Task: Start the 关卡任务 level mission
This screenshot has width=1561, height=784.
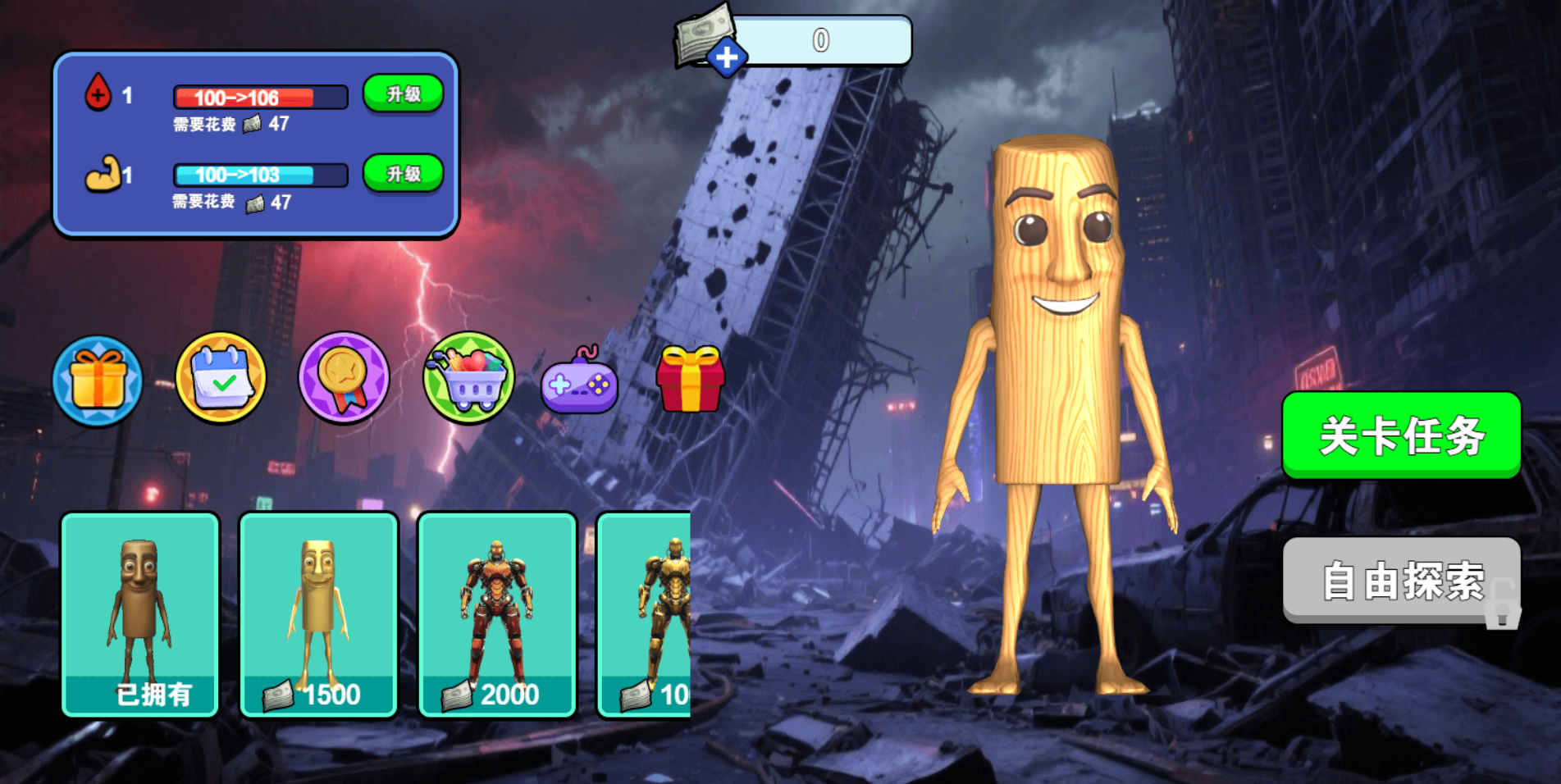Action: pyautogui.click(x=1401, y=435)
